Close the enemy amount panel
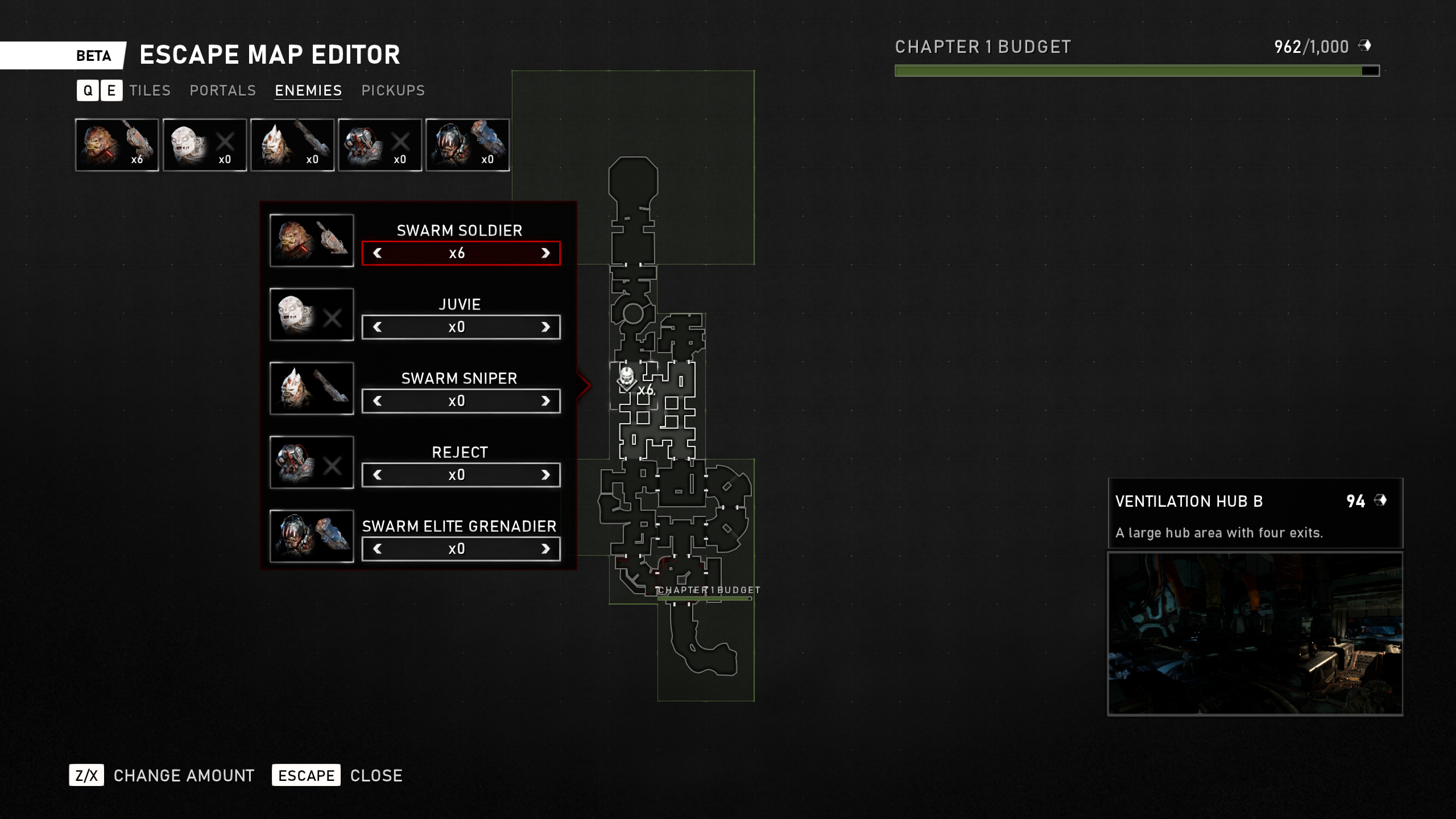The width and height of the screenshot is (1456, 819). click(x=306, y=775)
